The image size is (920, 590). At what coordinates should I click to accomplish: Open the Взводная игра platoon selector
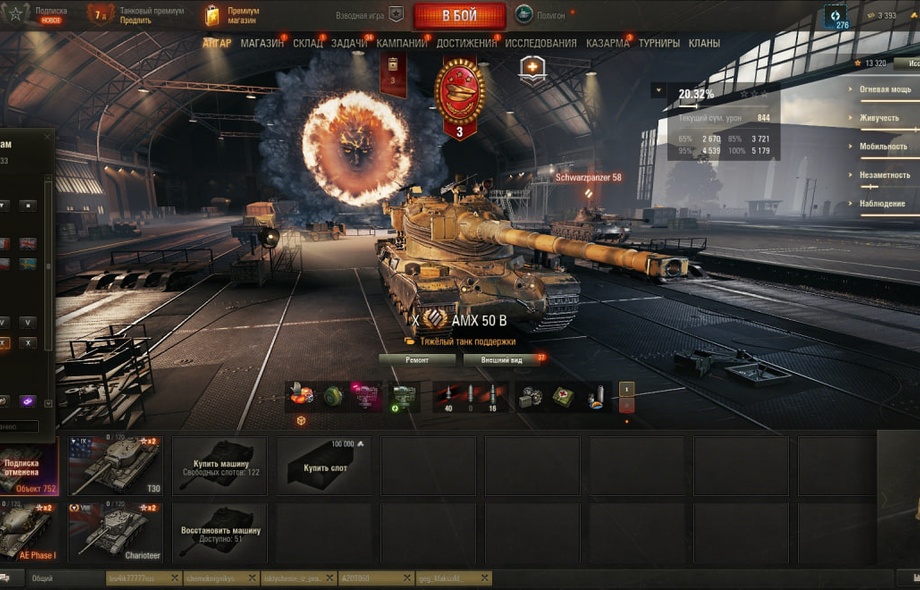pyautogui.click(x=372, y=15)
